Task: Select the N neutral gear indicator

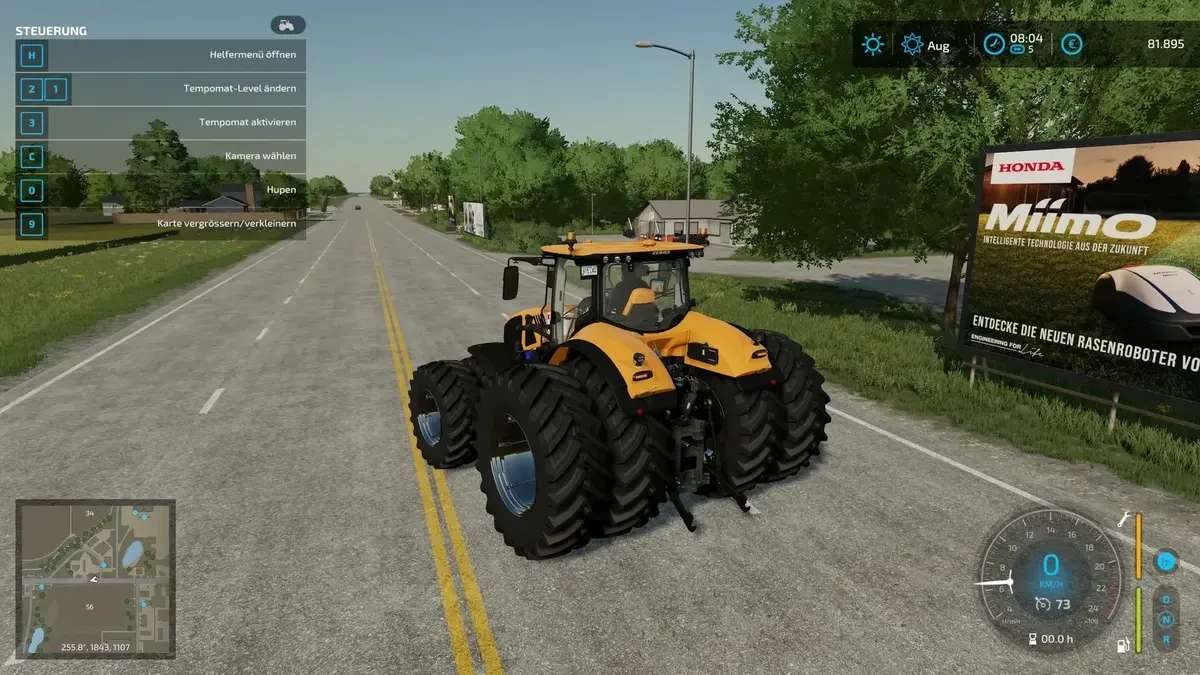Action: [1166, 619]
